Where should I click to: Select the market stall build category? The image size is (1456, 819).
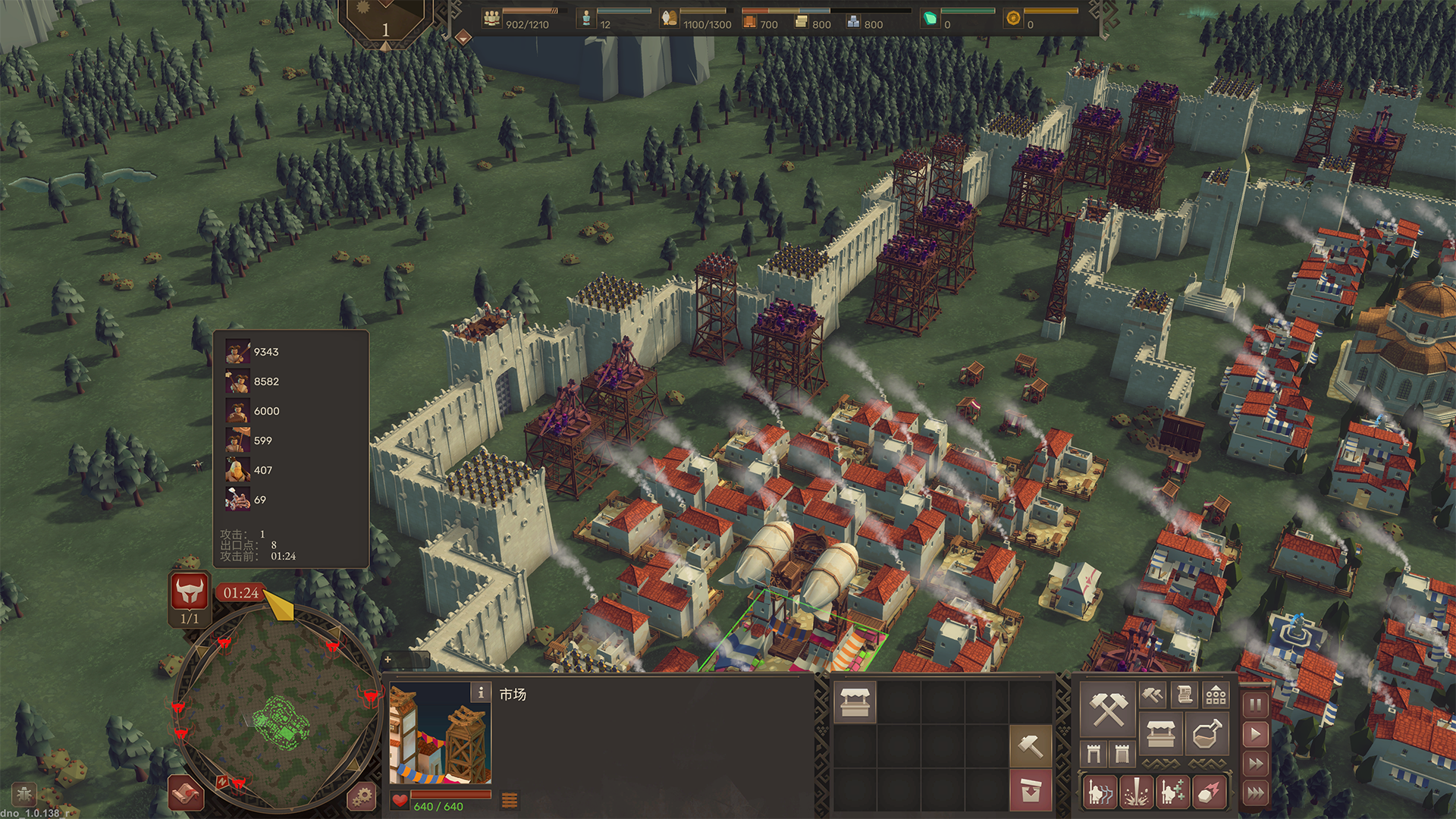point(1160,734)
